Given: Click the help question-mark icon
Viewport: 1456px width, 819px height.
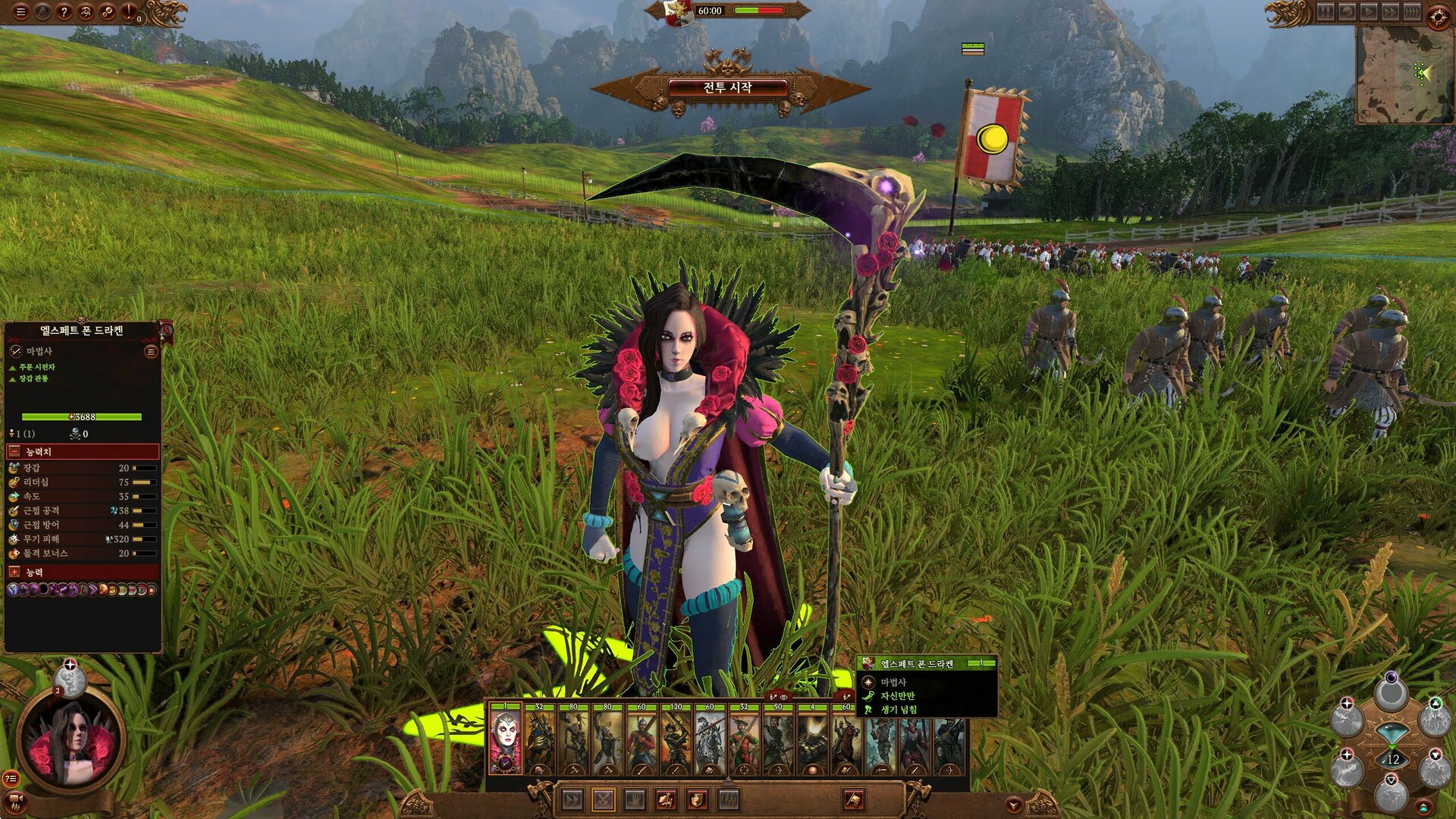Looking at the screenshot, I should pyautogui.click(x=64, y=11).
